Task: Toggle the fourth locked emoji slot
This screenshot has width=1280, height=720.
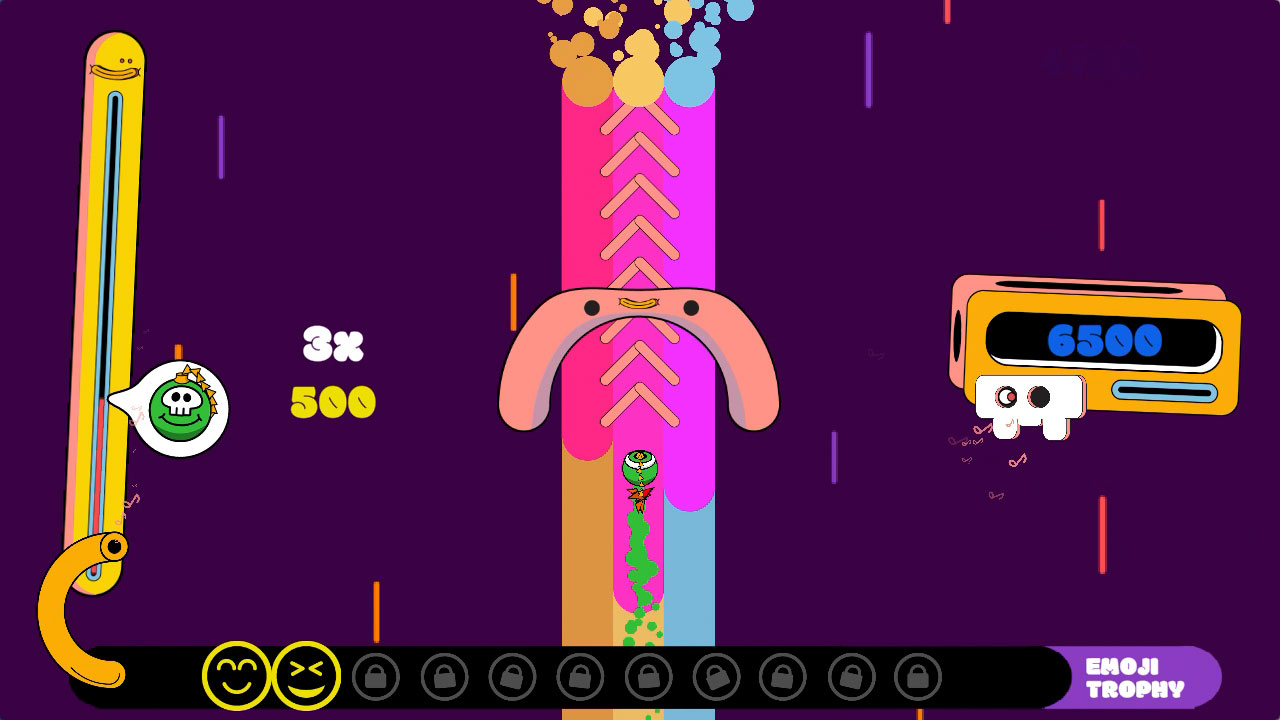Action: tap(580, 678)
